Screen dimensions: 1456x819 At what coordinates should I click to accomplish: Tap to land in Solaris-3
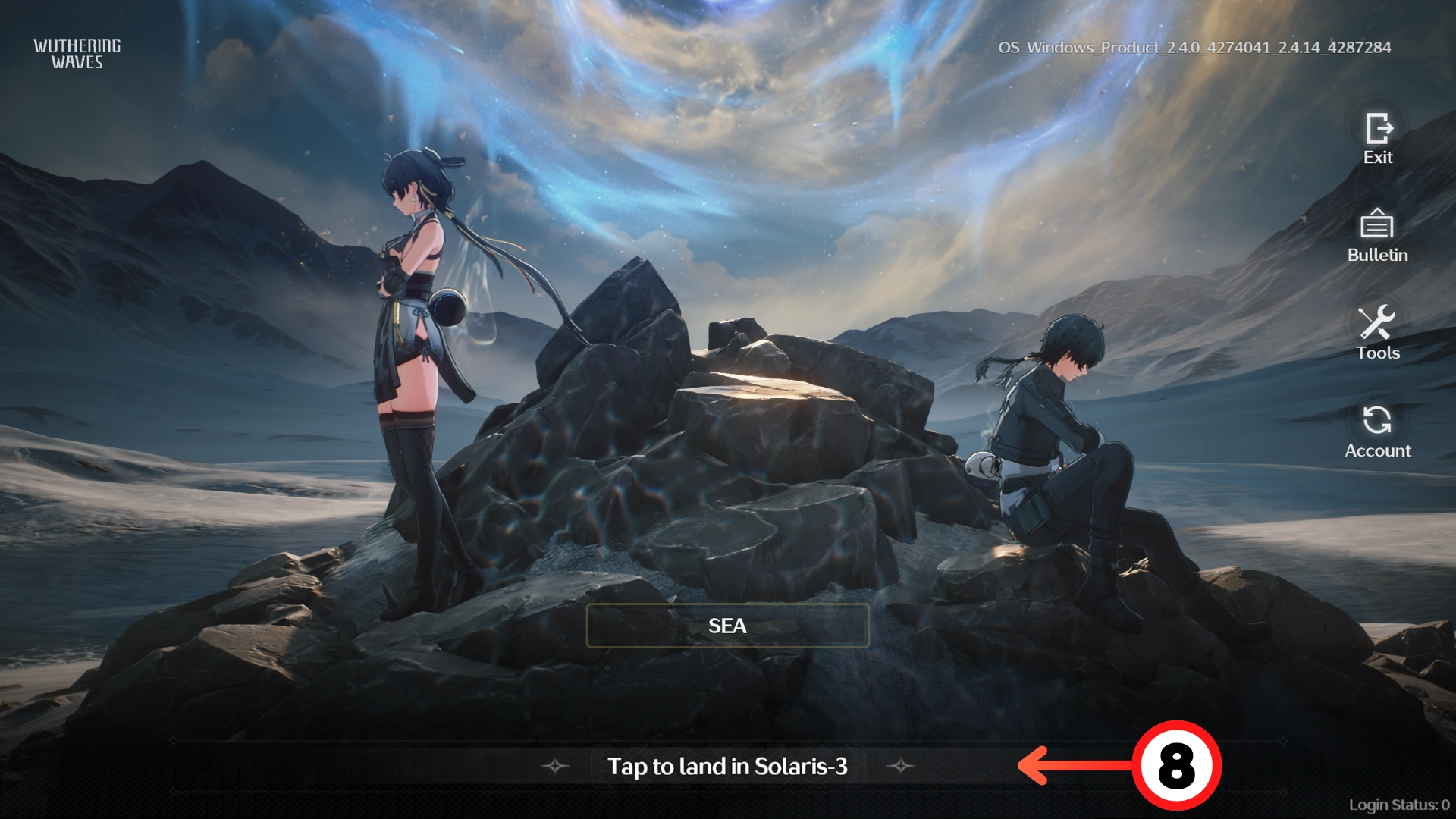[x=727, y=767]
